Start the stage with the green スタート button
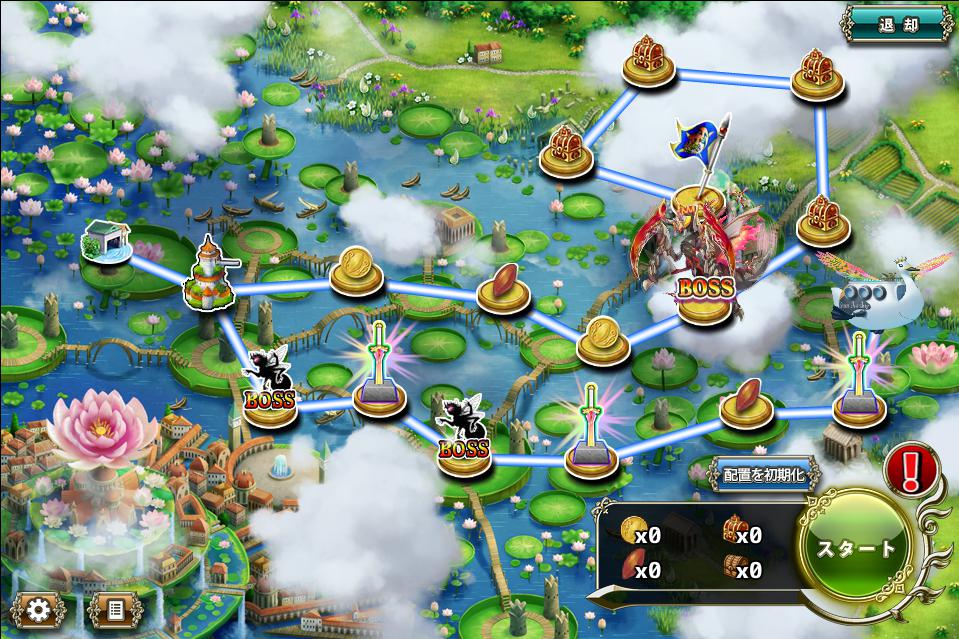The width and height of the screenshot is (959, 639). [x=857, y=549]
